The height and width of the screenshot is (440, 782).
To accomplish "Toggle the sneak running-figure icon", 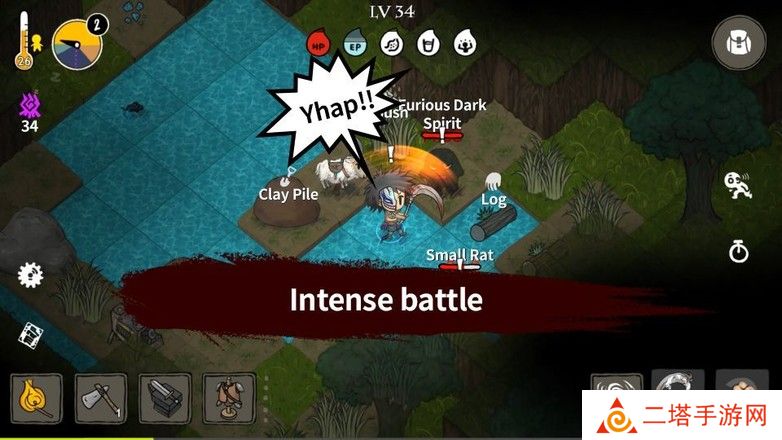I will click(x=738, y=186).
